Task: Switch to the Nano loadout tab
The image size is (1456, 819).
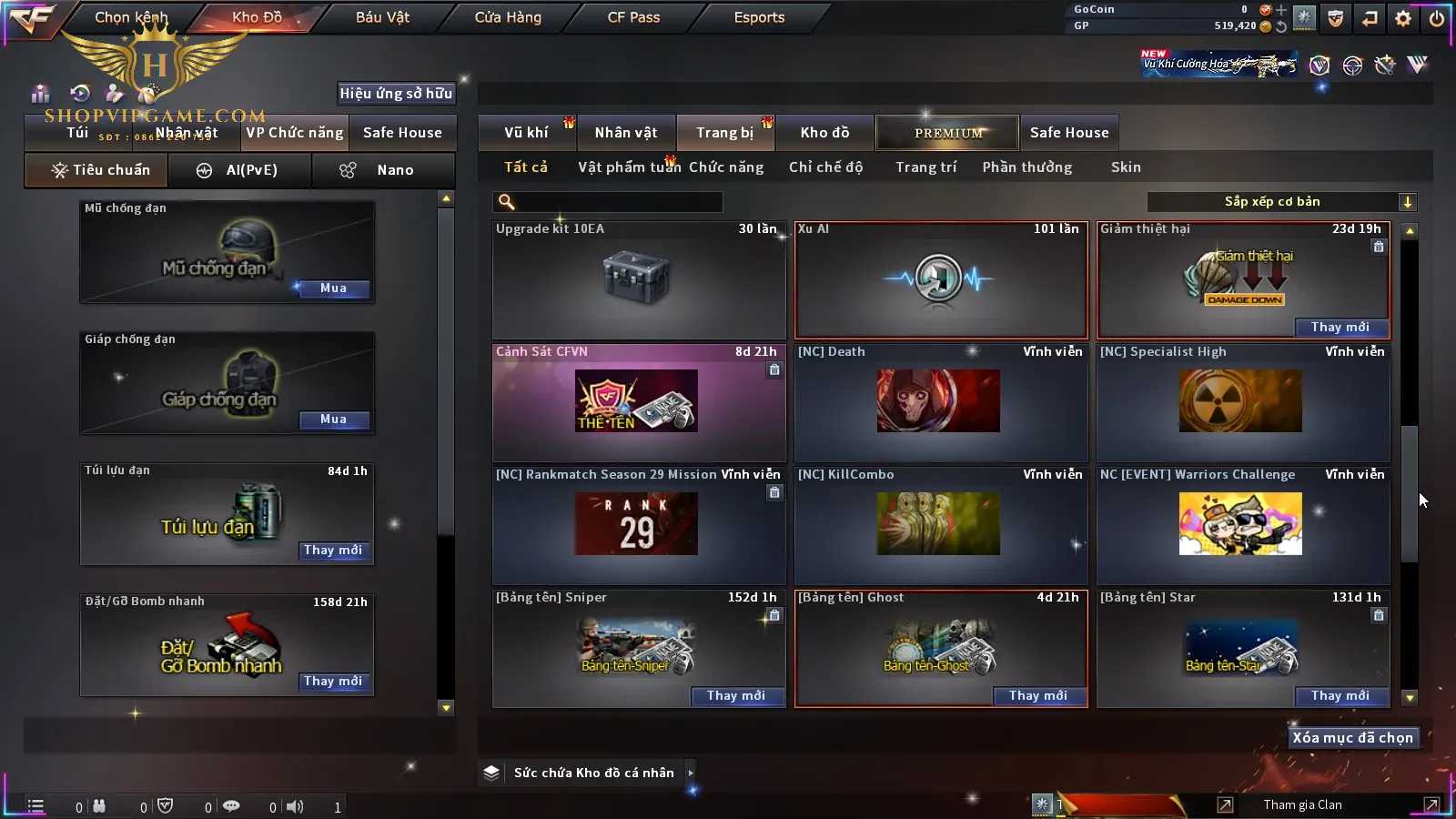Action: click(x=383, y=170)
